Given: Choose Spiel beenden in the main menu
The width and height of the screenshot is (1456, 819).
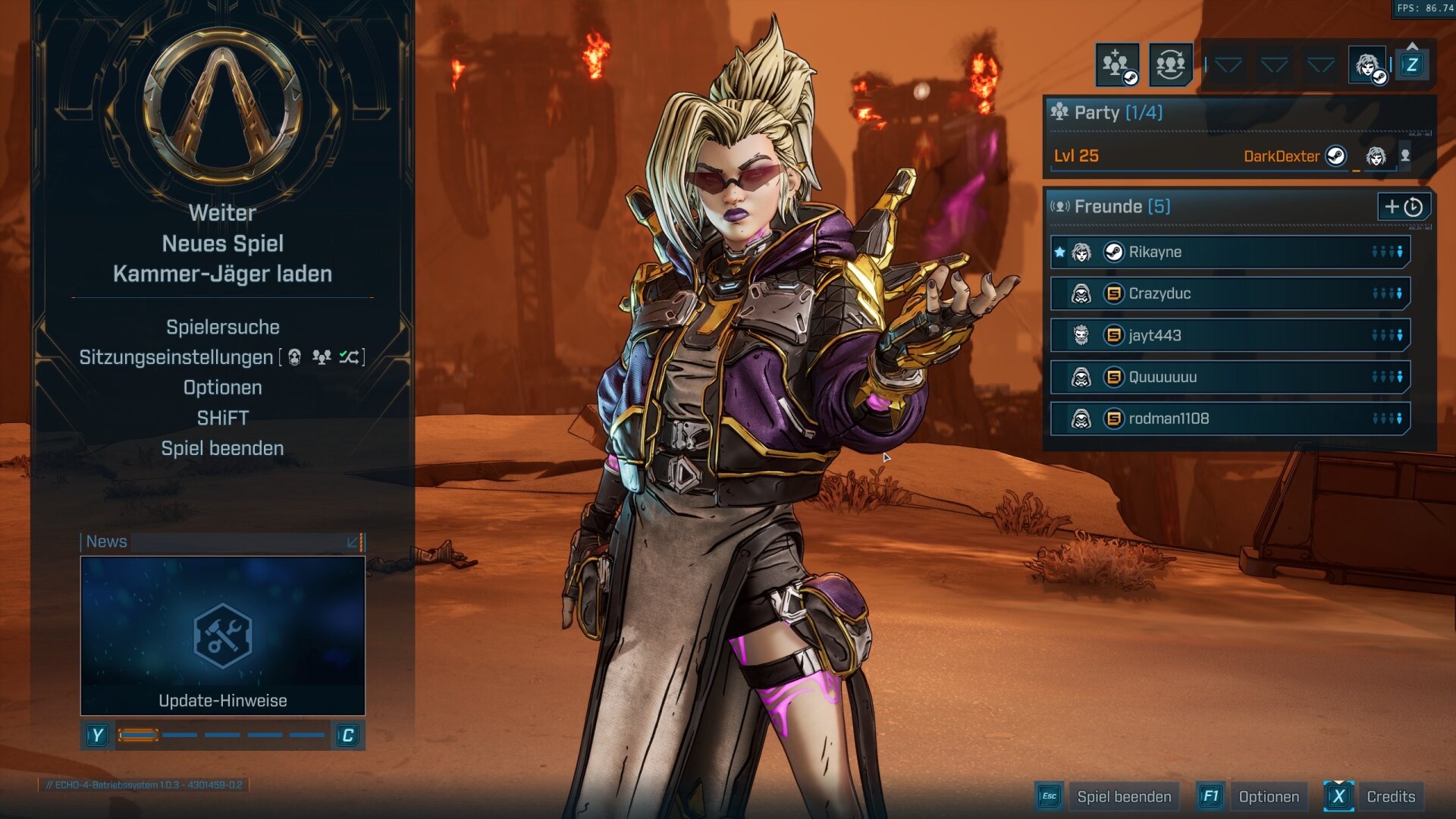Looking at the screenshot, I should tap(222, 448).
